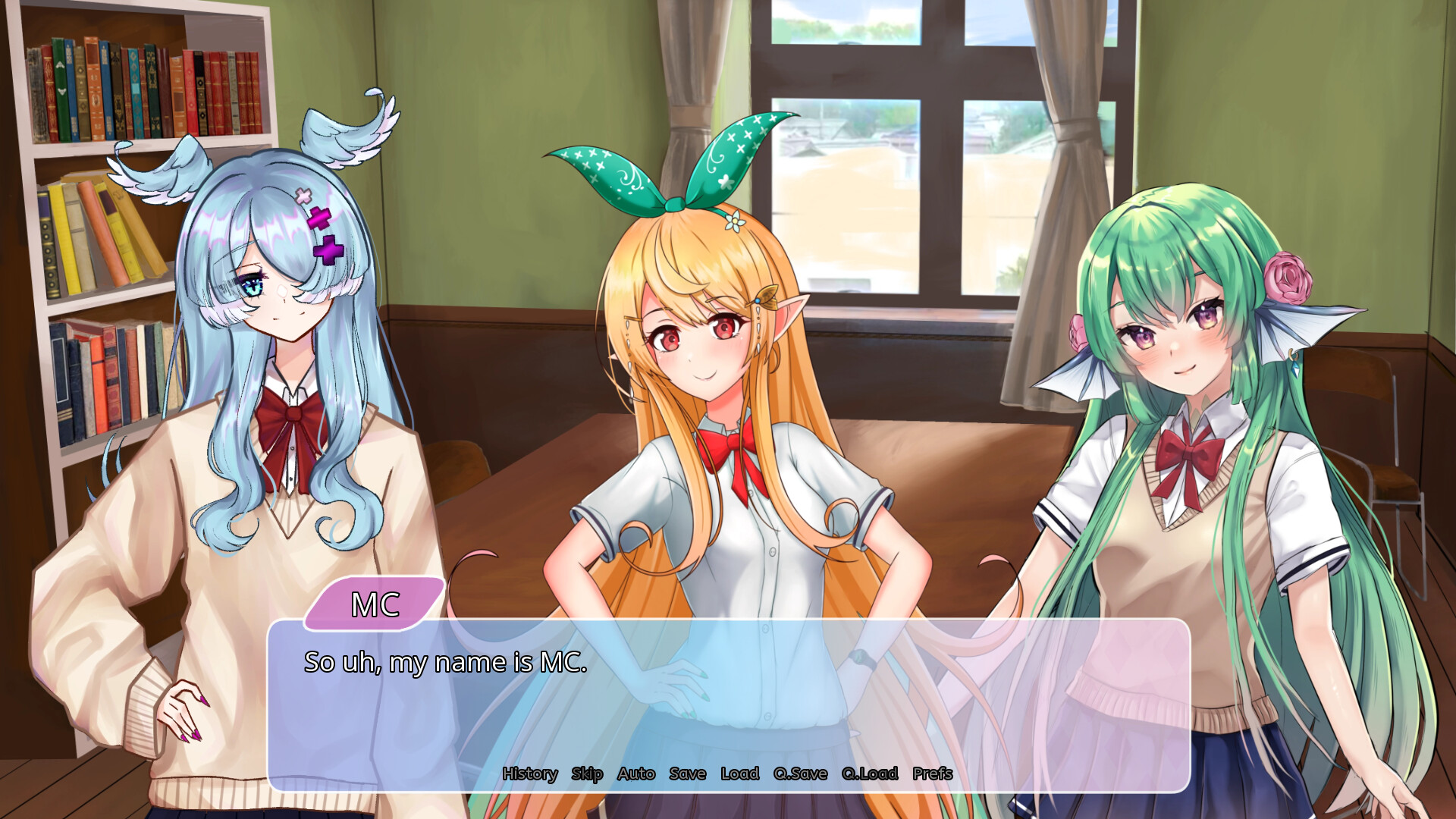Open the Load screen
Screen dimensions: 1456x819
739,774
